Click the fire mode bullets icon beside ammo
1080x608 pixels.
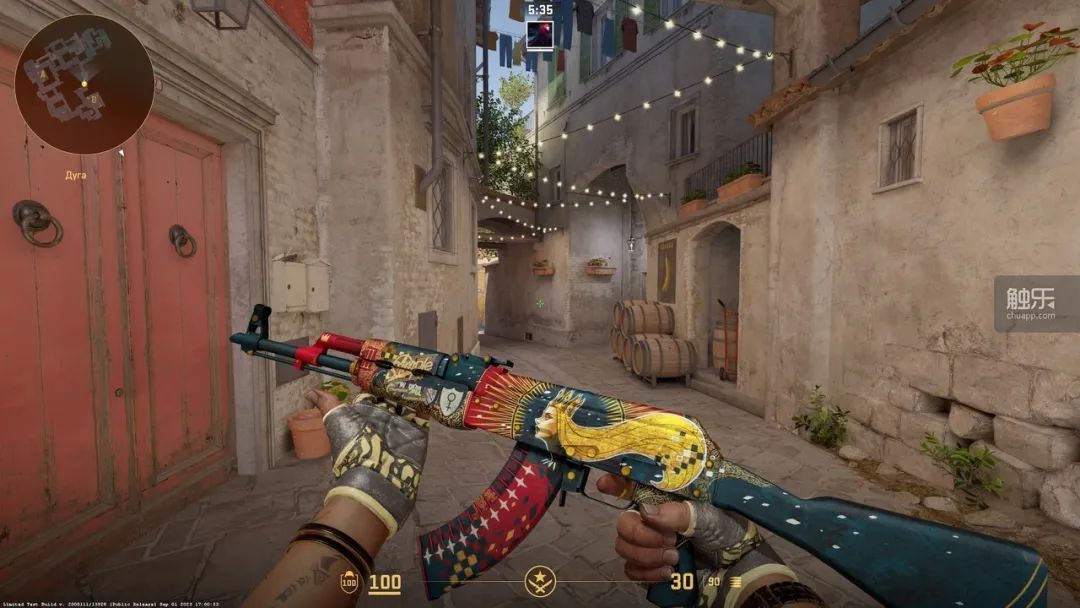(737, 582)
